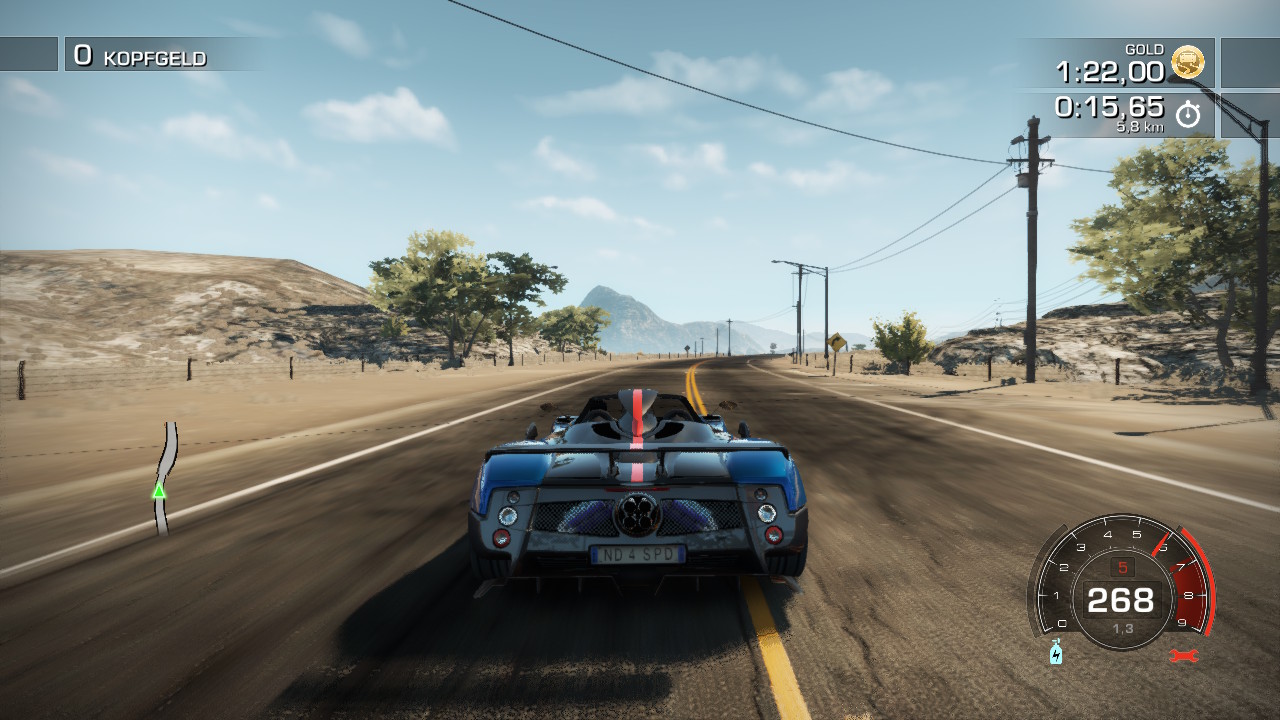The image size is (1280, 720).
Task: Select the gold medal target icon
Action: pos(1188,63)
